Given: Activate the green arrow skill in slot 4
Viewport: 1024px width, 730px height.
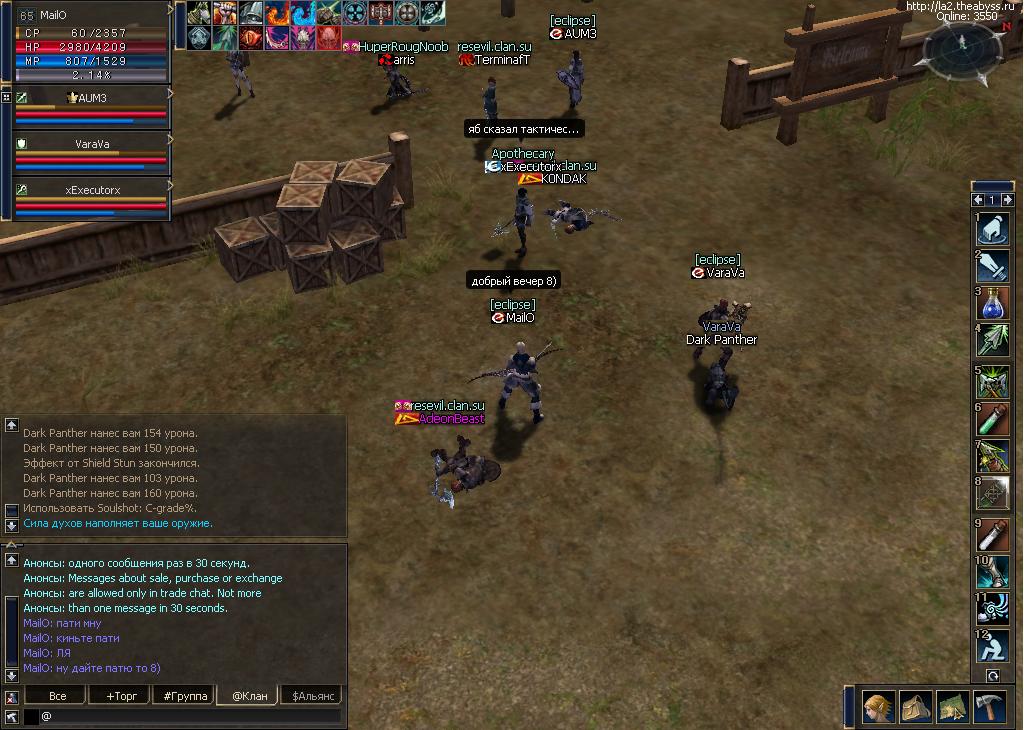Looking at the screenshot, I should click(993, 340).
